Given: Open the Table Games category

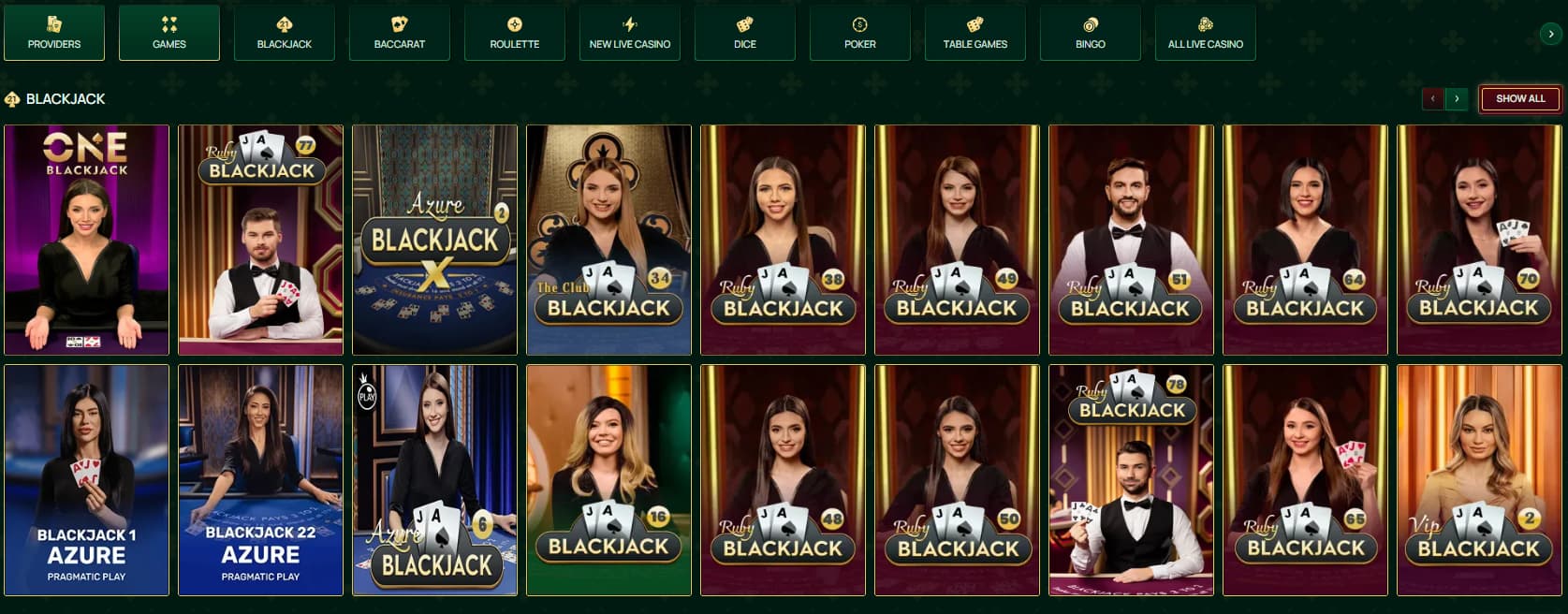Looking at the screenshot, I should click(x=975, y=33).
